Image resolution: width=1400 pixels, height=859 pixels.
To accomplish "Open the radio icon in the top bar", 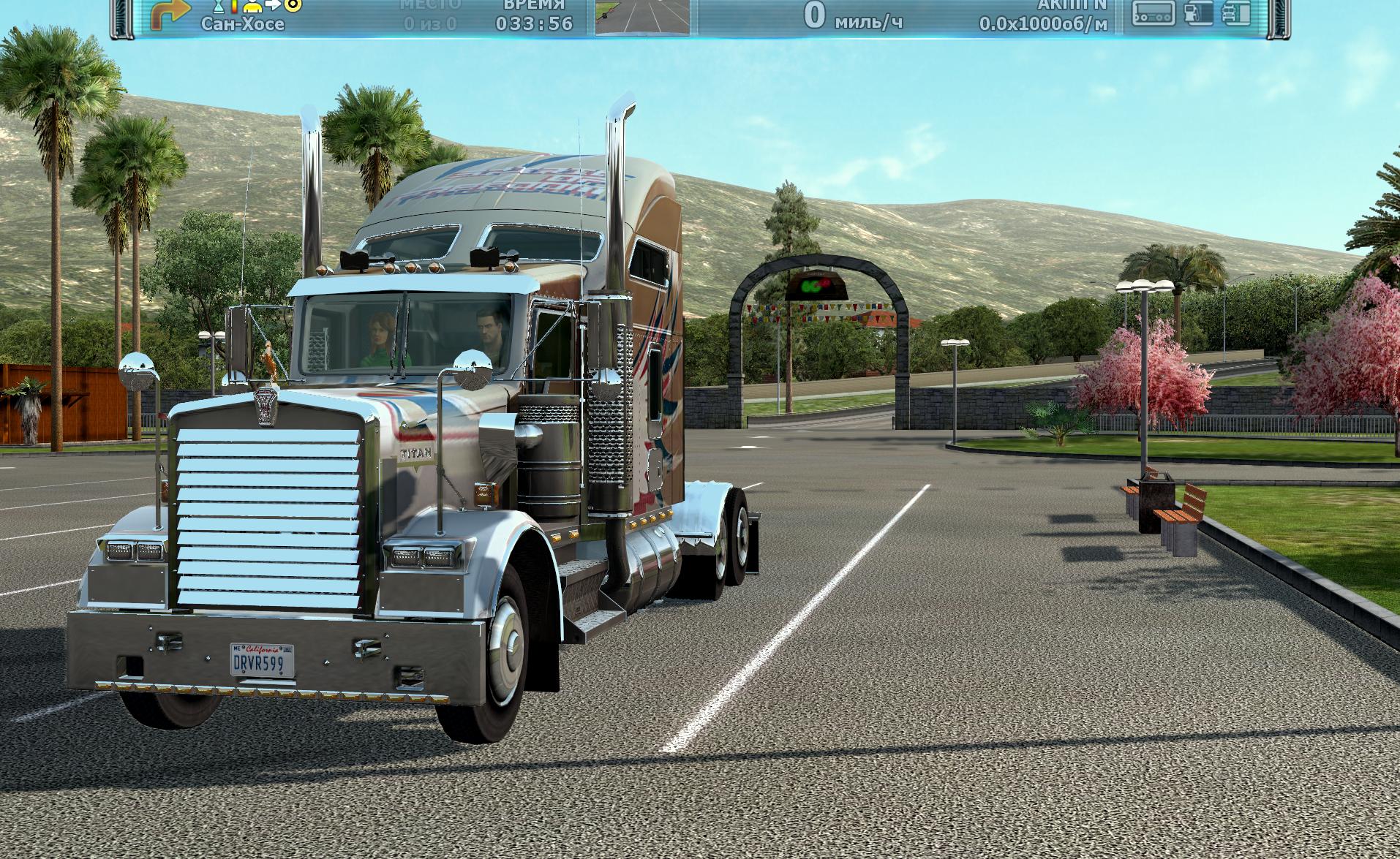I will [1153, 14].
